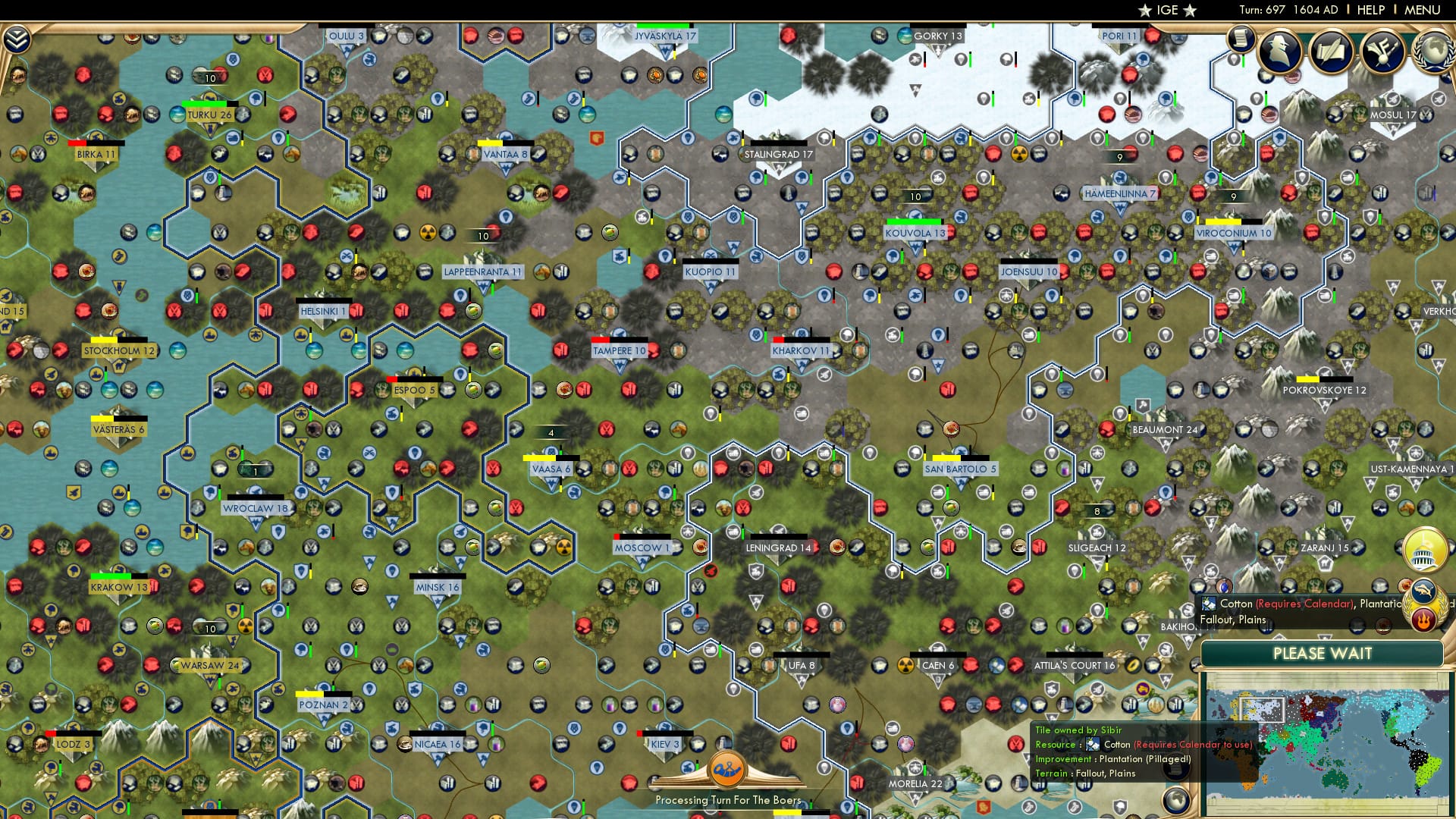Open the Espionage overview with the spy icon

1281,52
